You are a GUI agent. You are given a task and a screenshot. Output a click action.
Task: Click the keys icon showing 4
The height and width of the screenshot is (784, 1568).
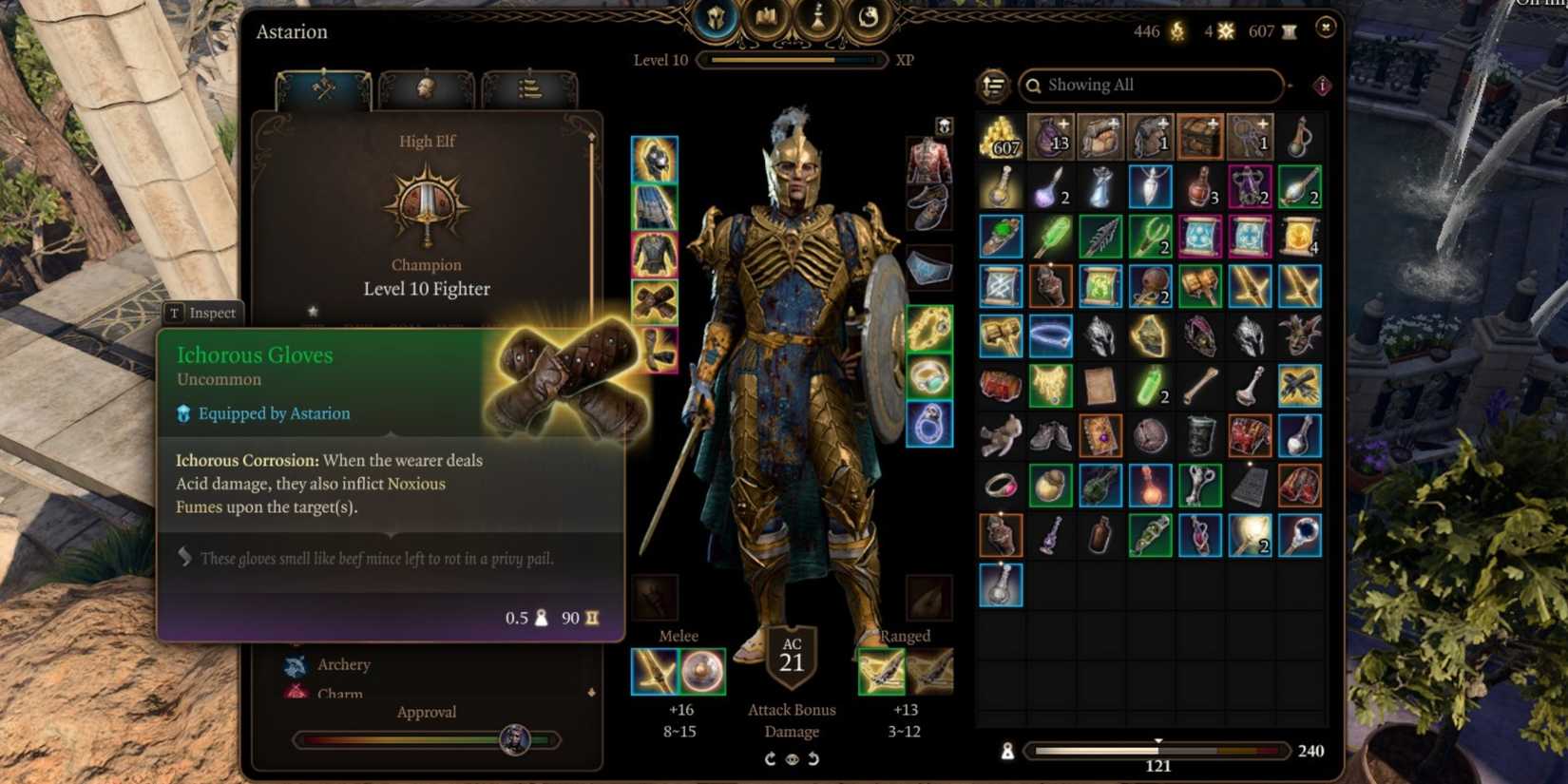click(x=1222, y=31)
